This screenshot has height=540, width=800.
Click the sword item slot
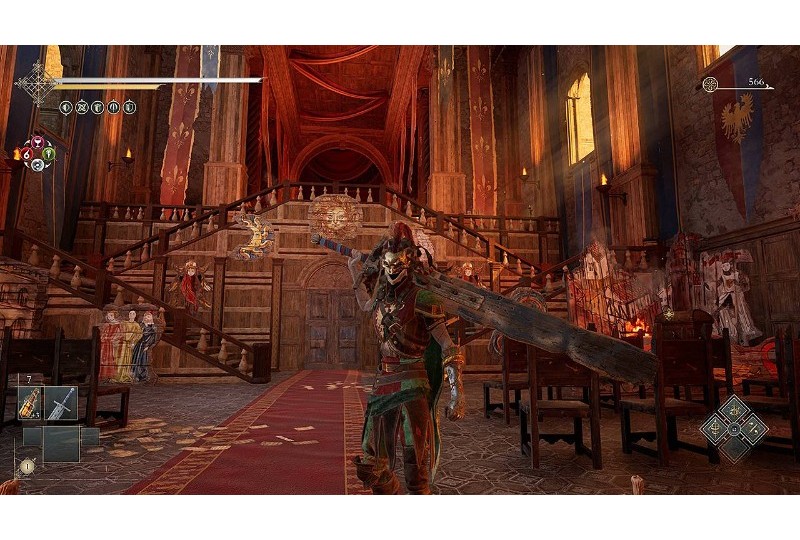click(61, 403)
